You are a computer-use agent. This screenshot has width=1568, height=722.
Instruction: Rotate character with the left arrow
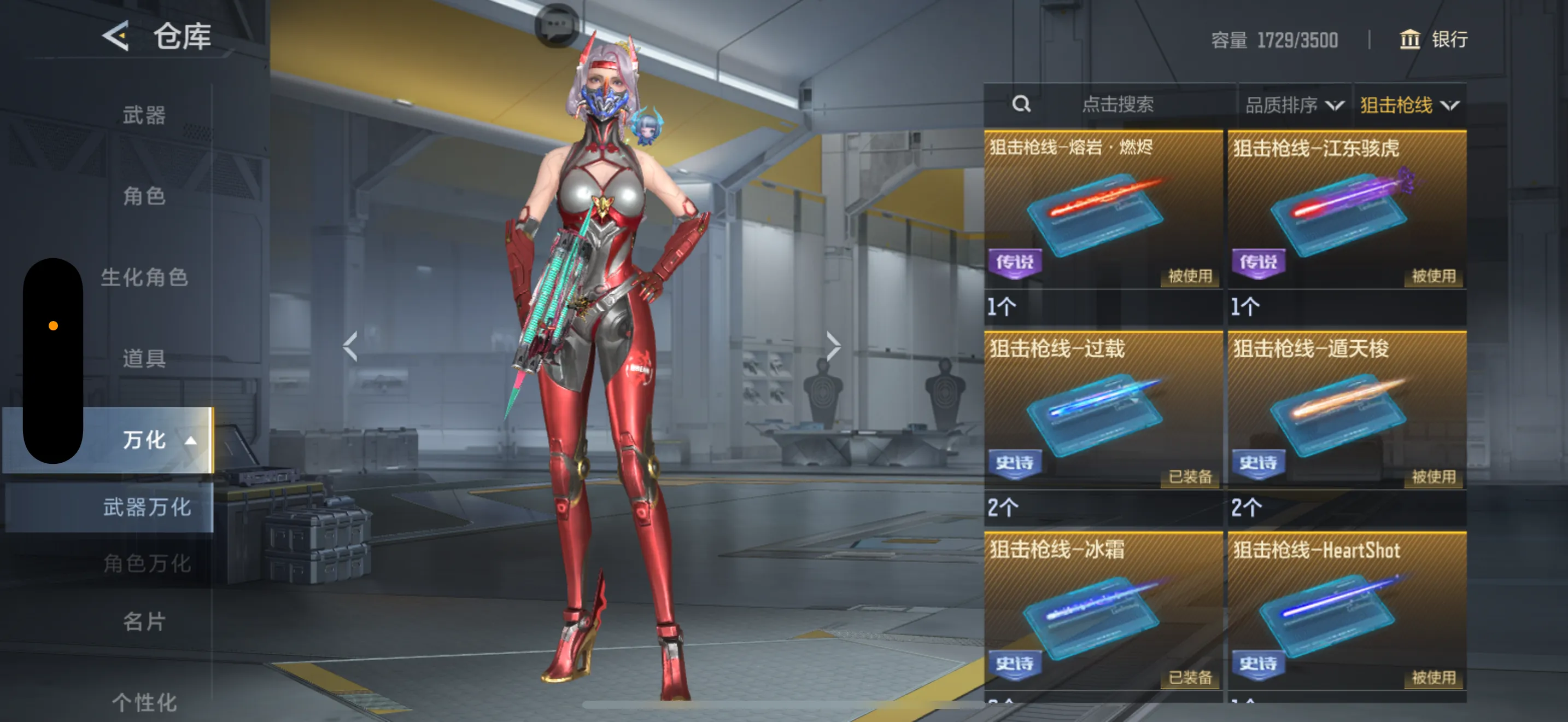[x=350, y=346]
